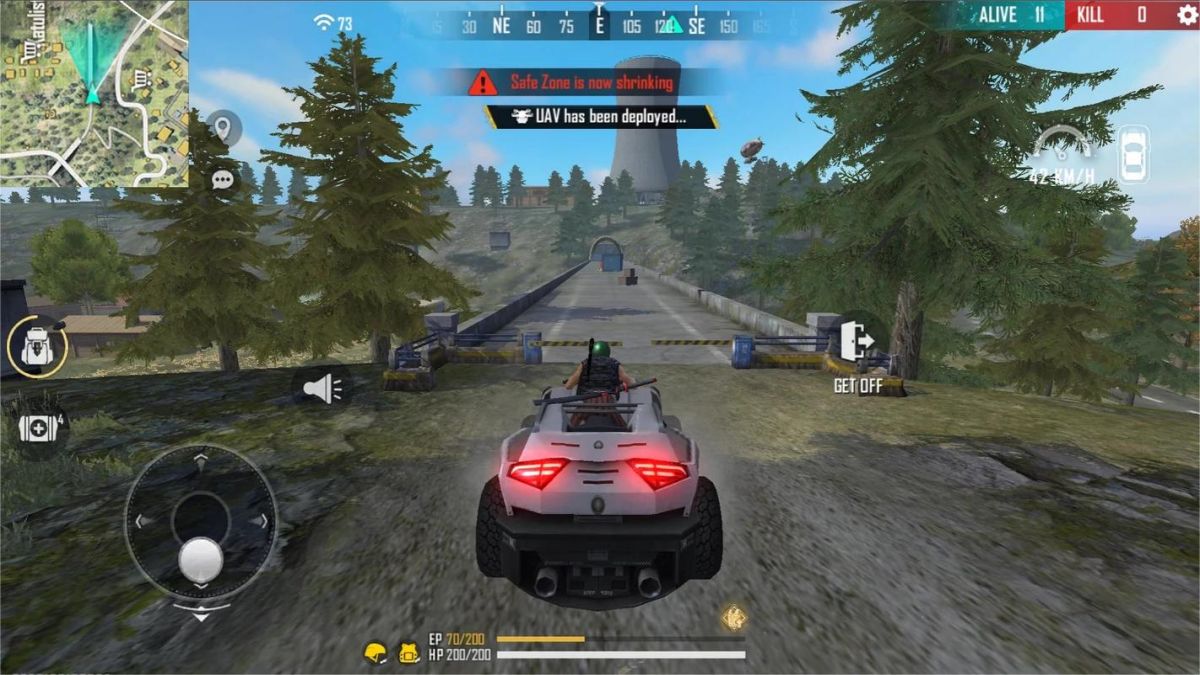Open the quick chat bubble
This screenshot has height=675, width=1200.
pos(223,180)
